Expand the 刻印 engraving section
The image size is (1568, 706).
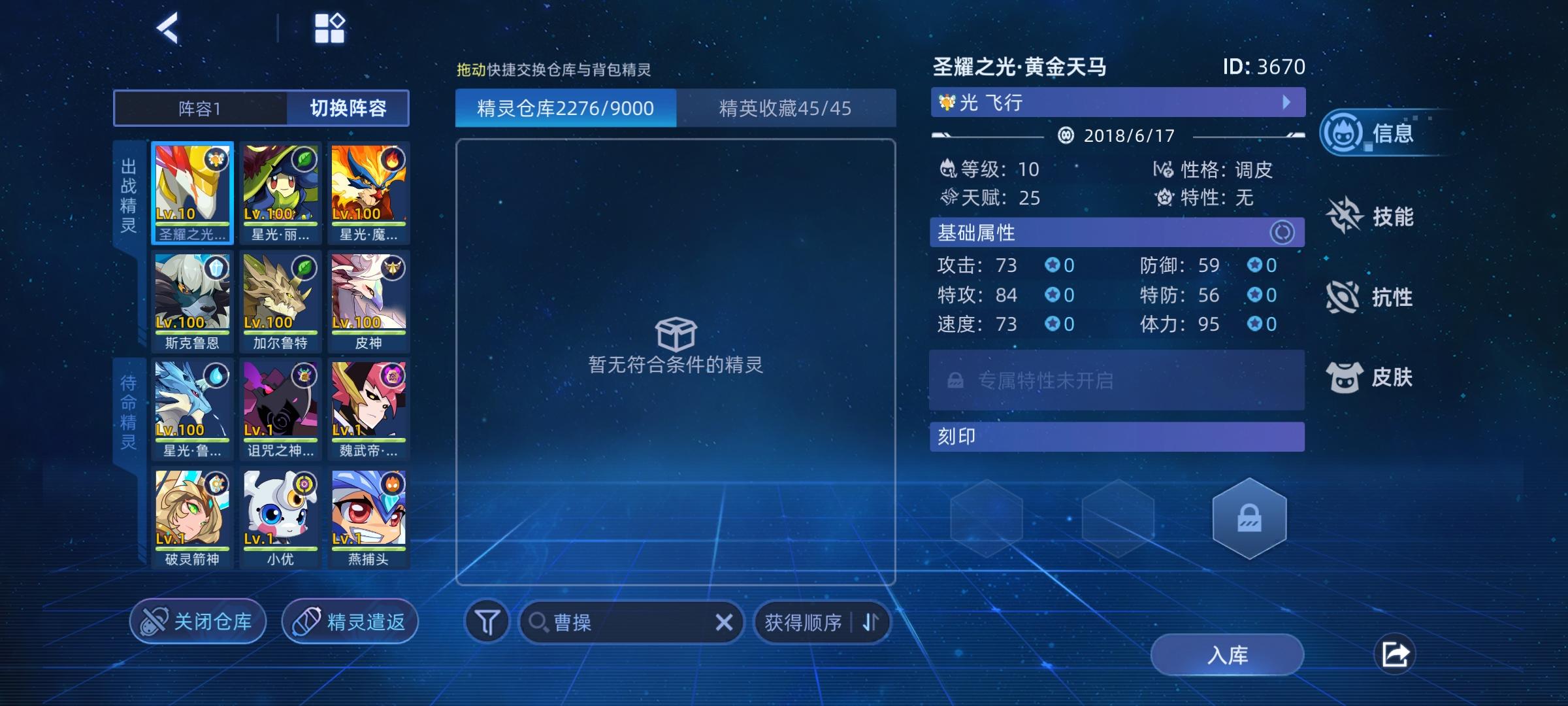coord(1117,436)
